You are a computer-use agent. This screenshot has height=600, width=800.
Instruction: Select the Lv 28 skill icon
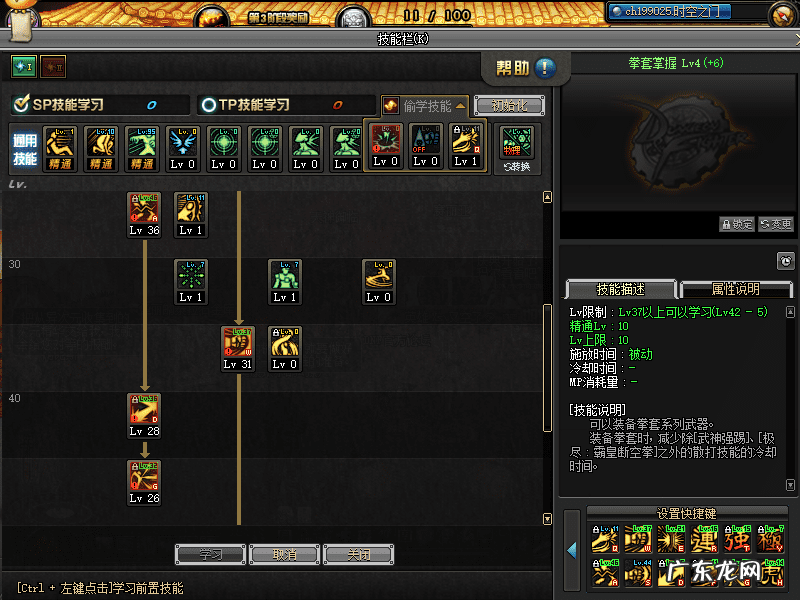click(144, 410)
